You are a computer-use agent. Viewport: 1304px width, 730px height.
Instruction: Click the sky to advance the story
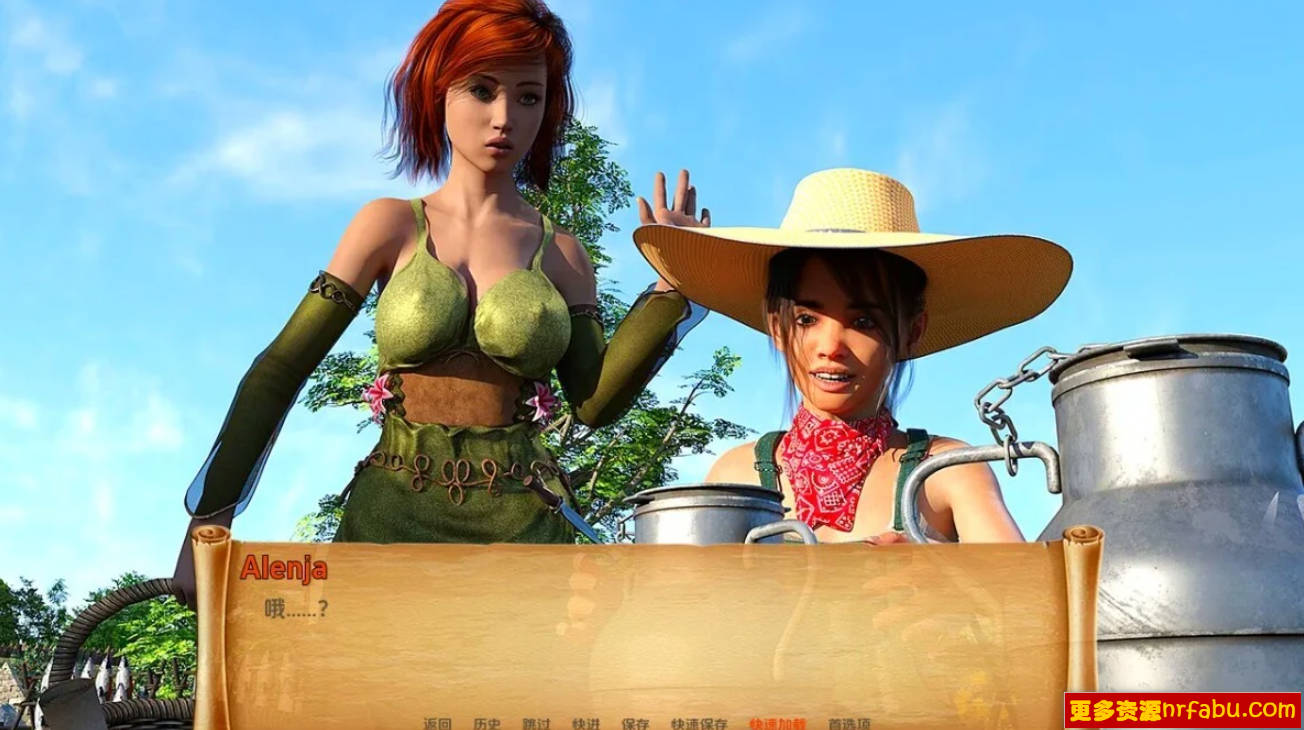pos(150,100)
